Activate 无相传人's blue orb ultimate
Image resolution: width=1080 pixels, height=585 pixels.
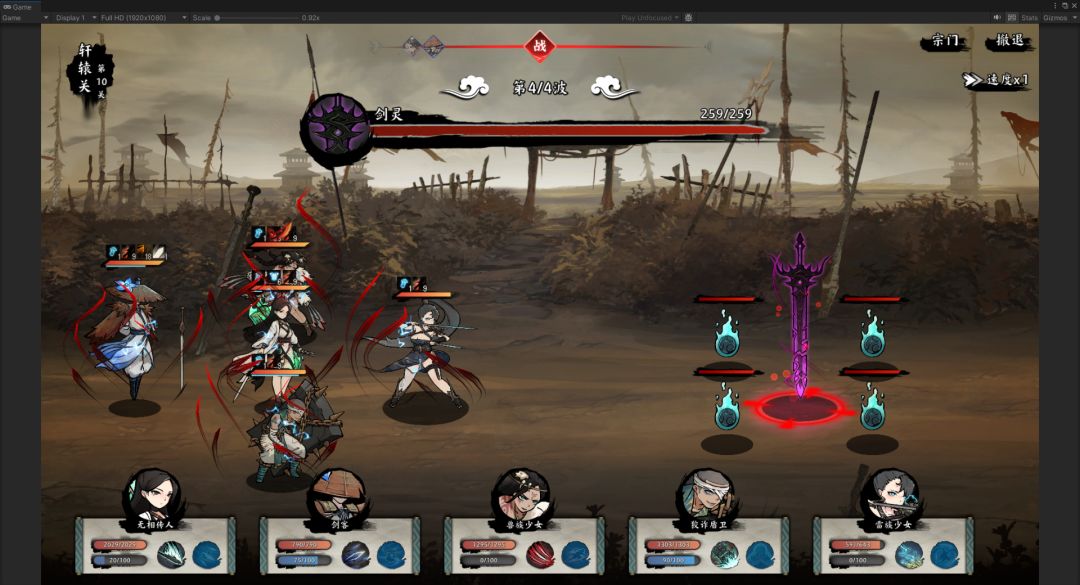(207, 555)
